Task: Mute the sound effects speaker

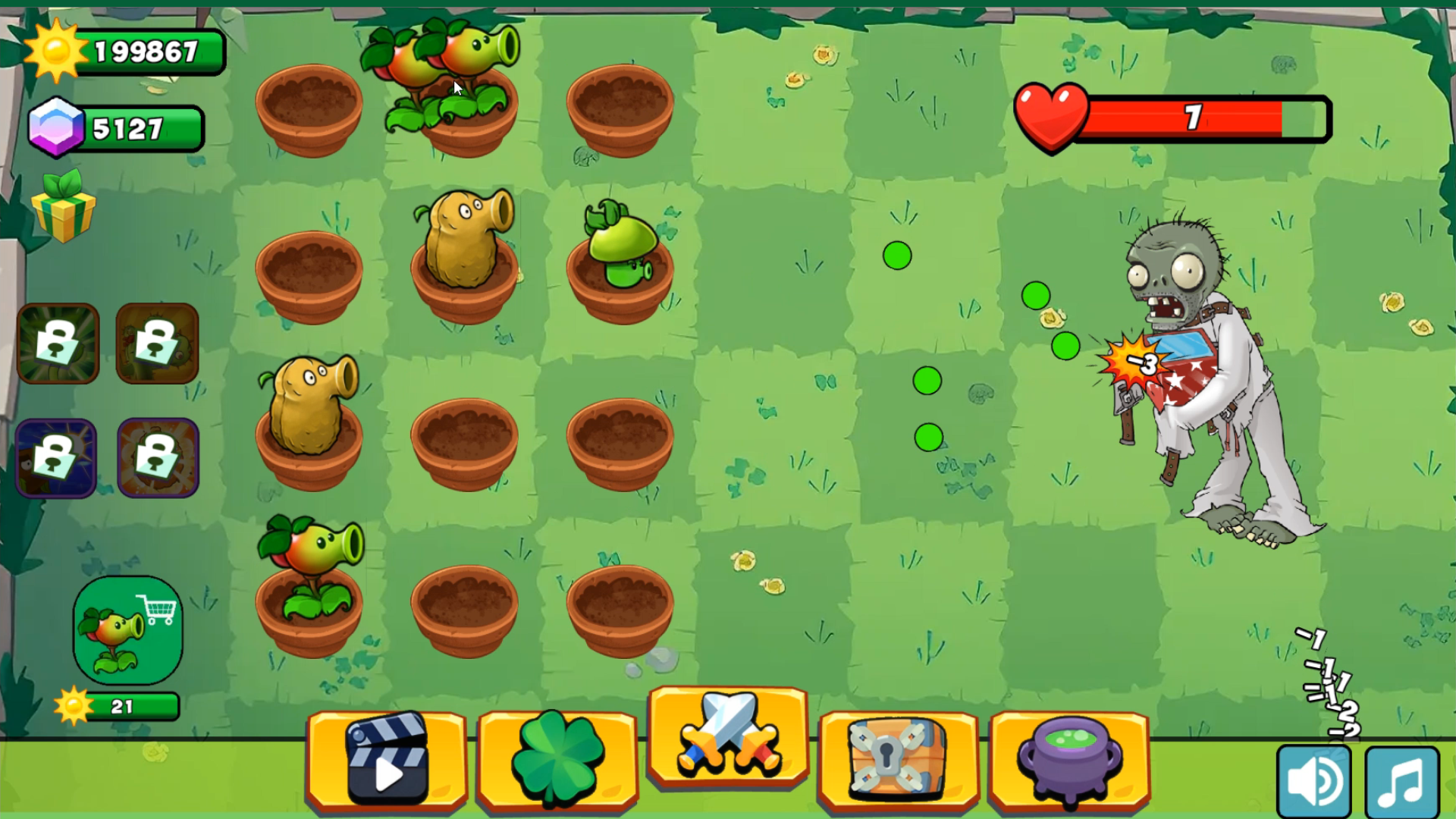Action: point(1314,780)
